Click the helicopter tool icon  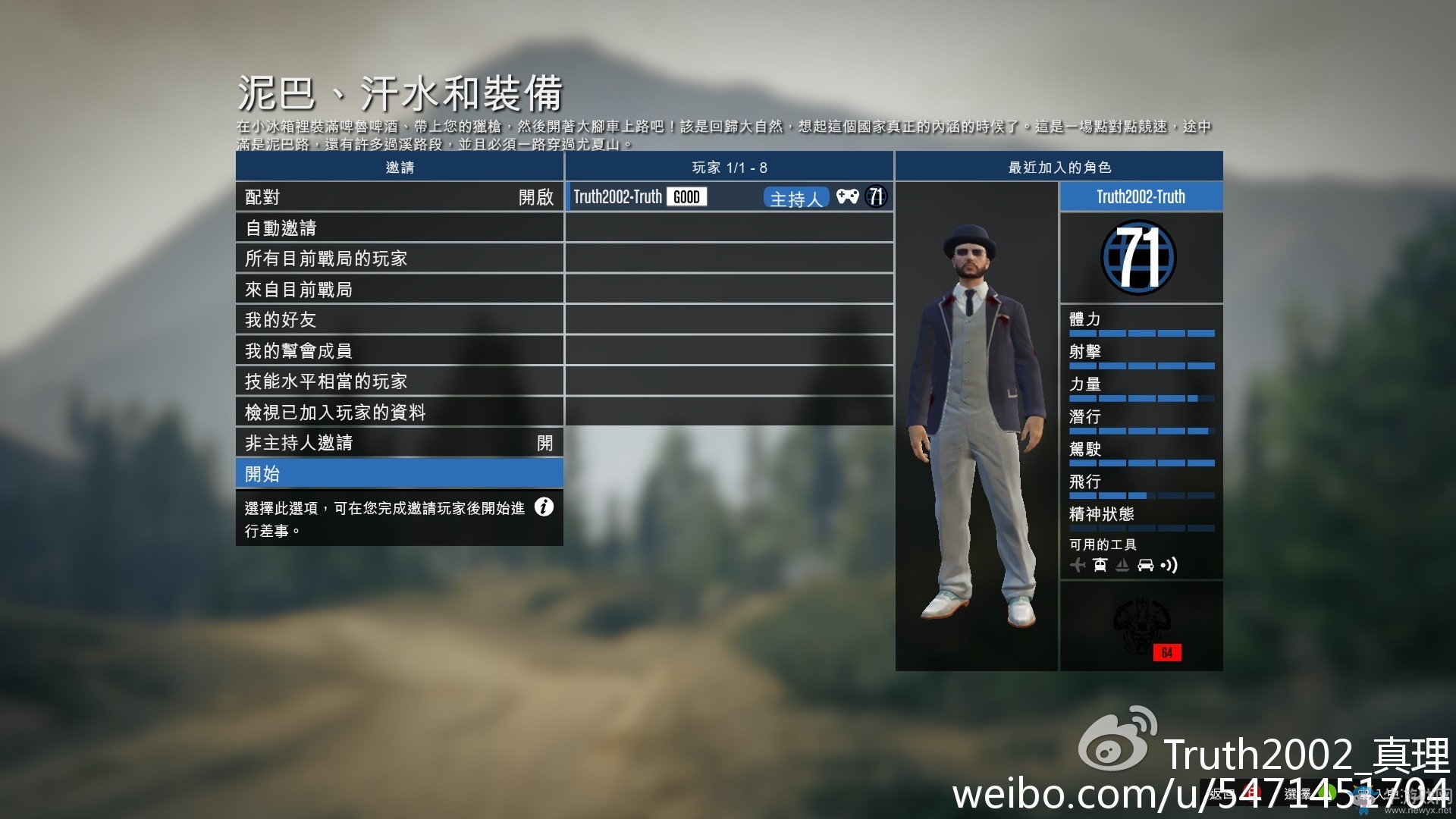[x=1101, y=565]
